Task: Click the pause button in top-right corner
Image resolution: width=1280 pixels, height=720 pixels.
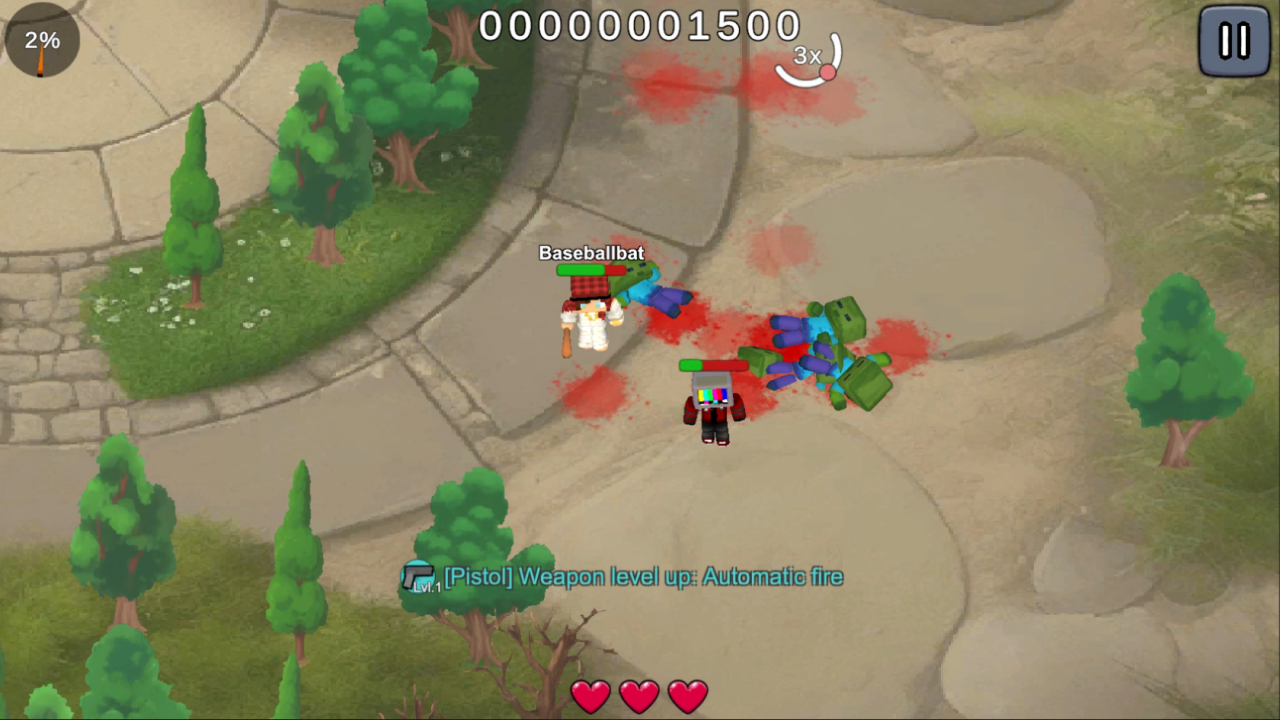Action: pyautogui.click(x=1233, y=41)
